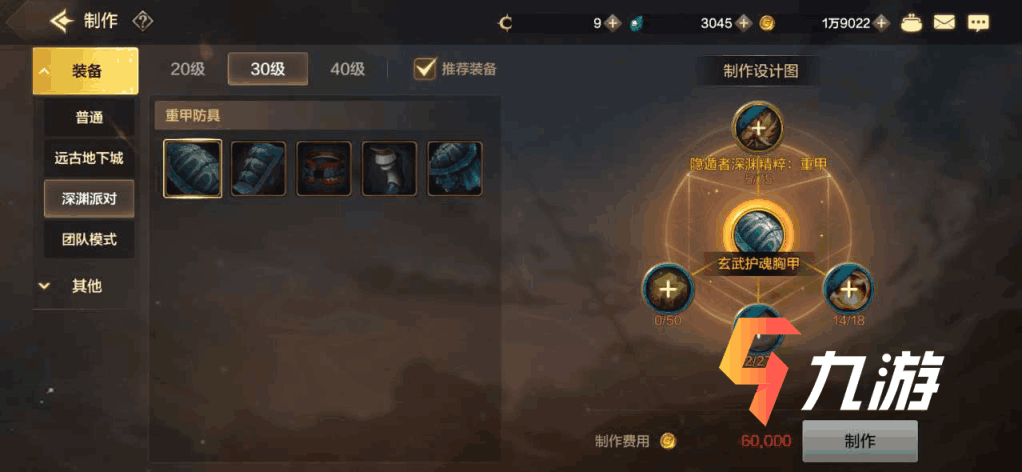Viewport: 1022px width, 472px height.
Task: Switch to the 40级 tab
Action: tap(347, 69)
